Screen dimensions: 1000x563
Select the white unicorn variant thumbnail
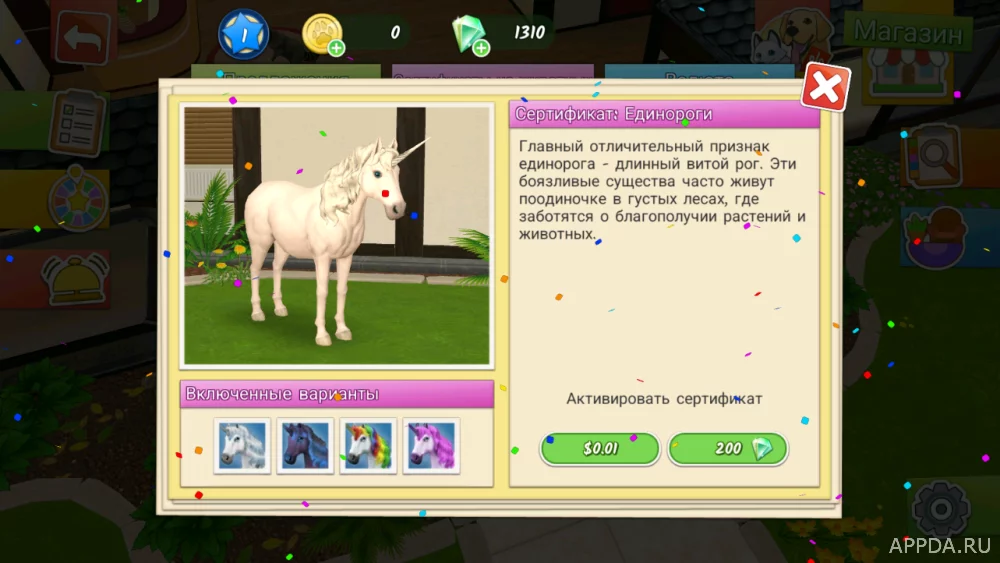[x=241, y=445]
